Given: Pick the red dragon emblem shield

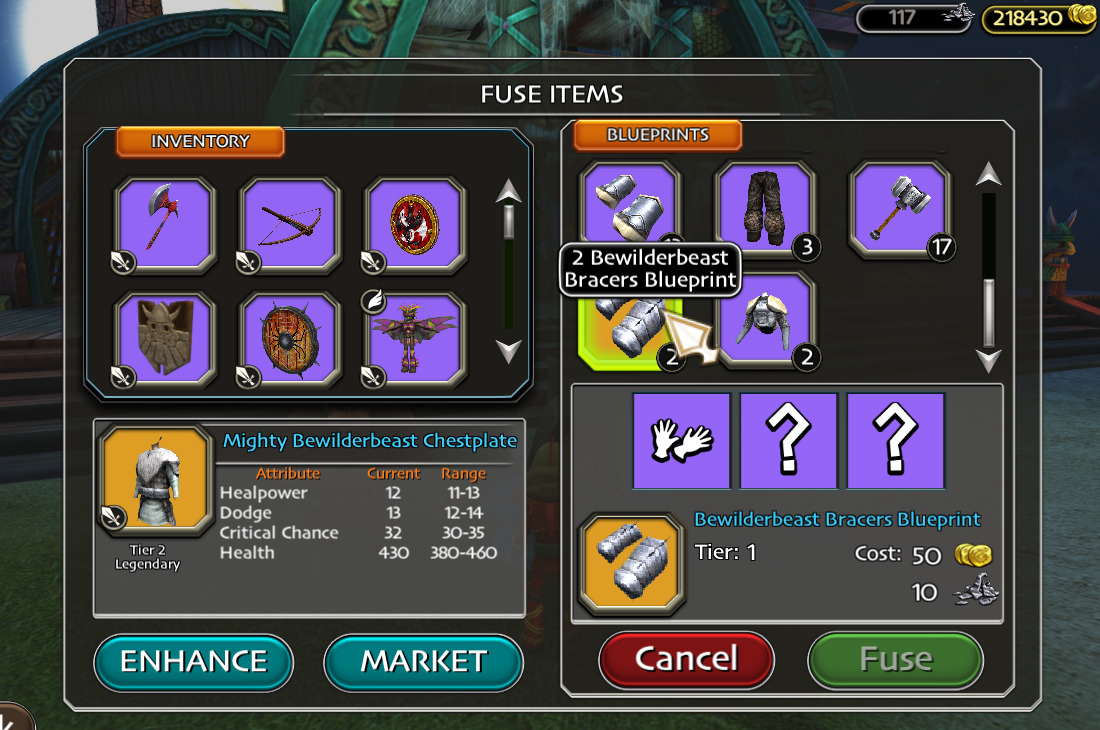Looking at the screenshot, I should point(413,226).
